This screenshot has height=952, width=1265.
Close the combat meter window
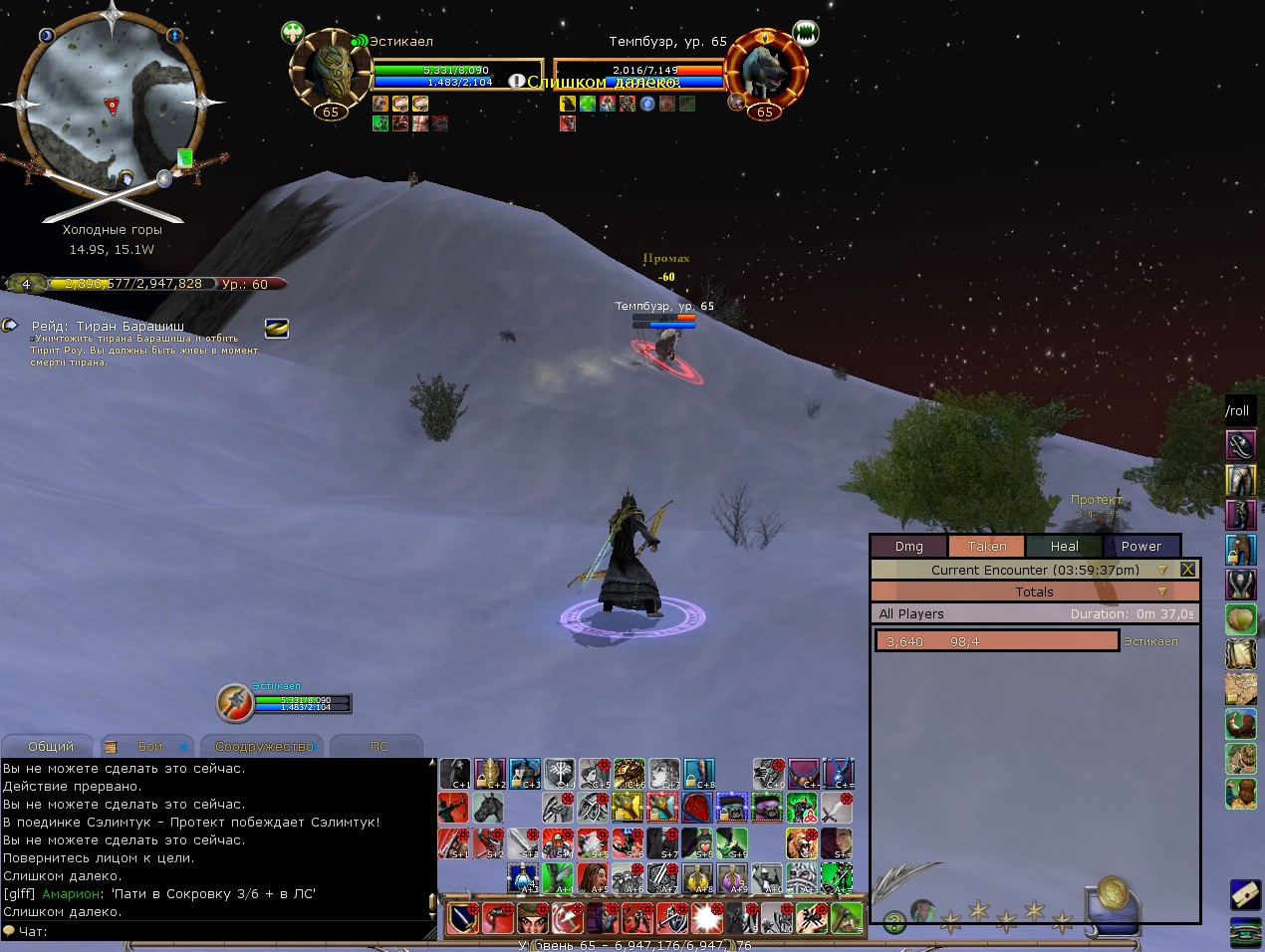1187,570
